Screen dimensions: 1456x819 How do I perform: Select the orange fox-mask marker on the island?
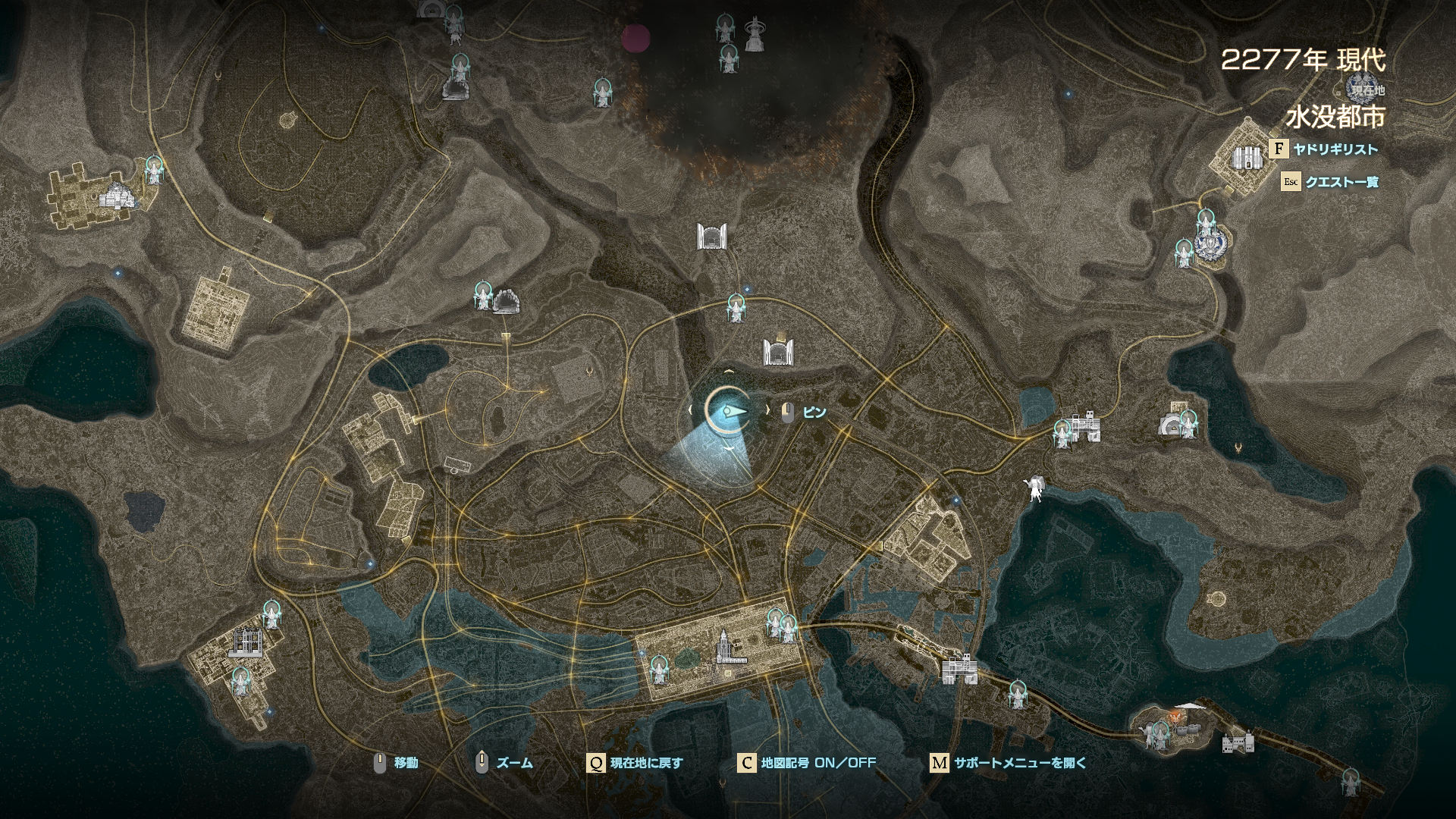point(1176,714)
